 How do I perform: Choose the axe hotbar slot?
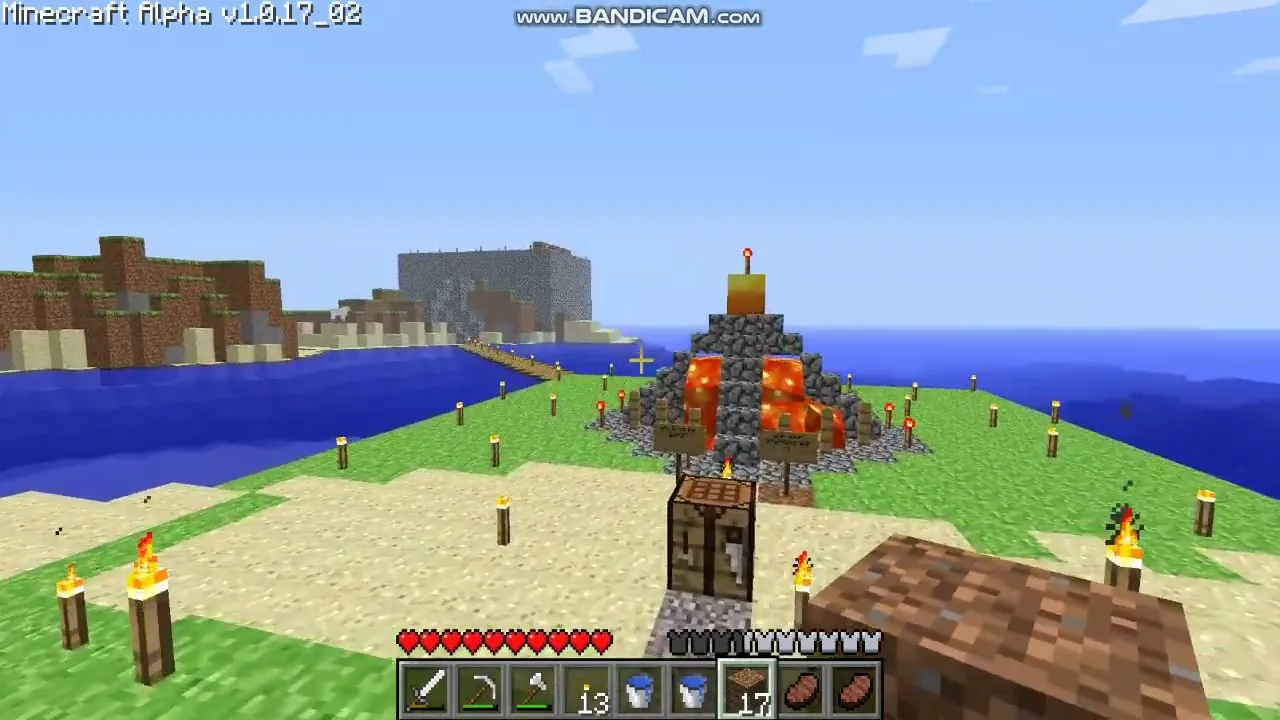[x=533, y=689]
